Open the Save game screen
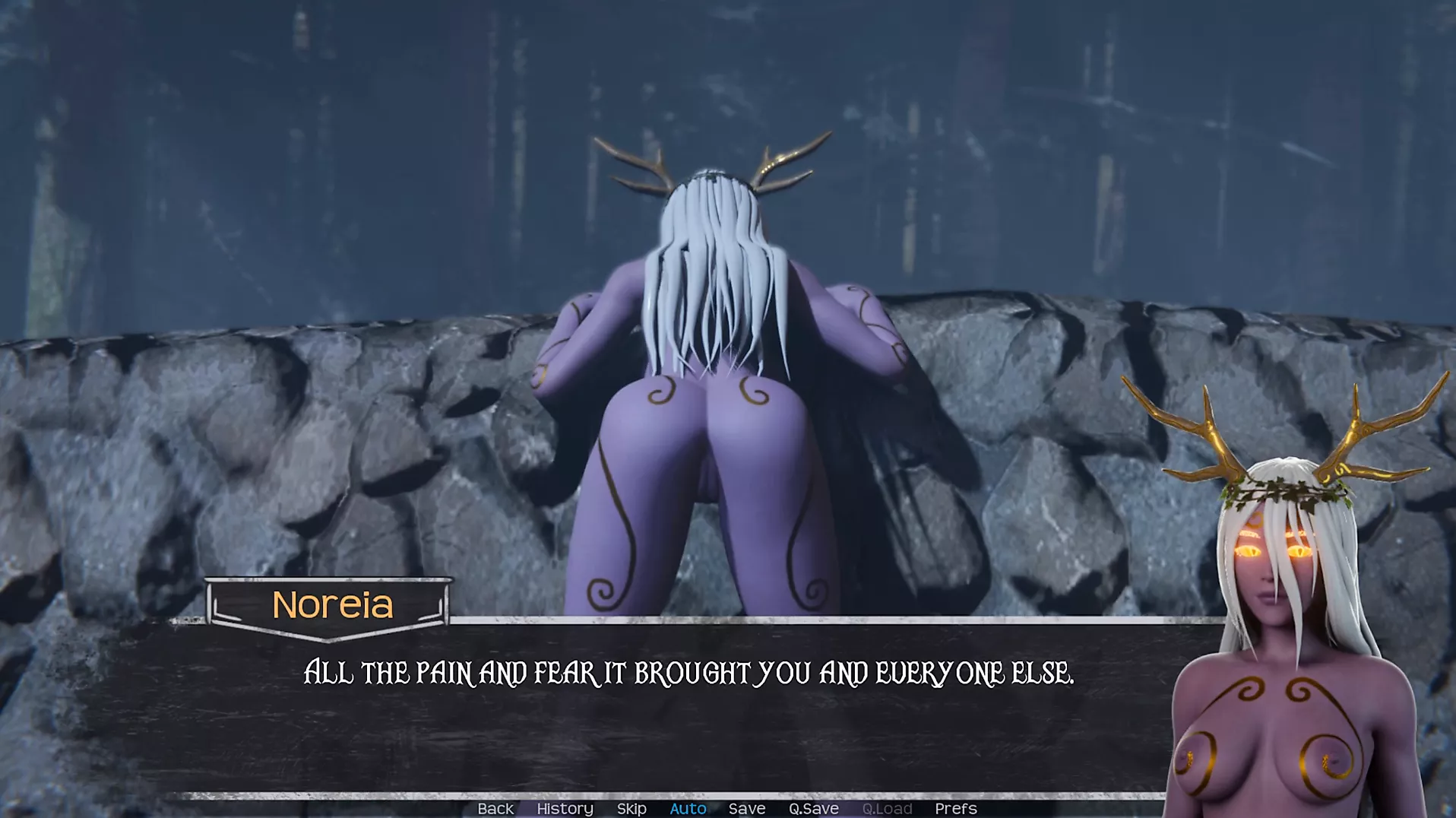The image size is (1456, 818). [746, 809]
